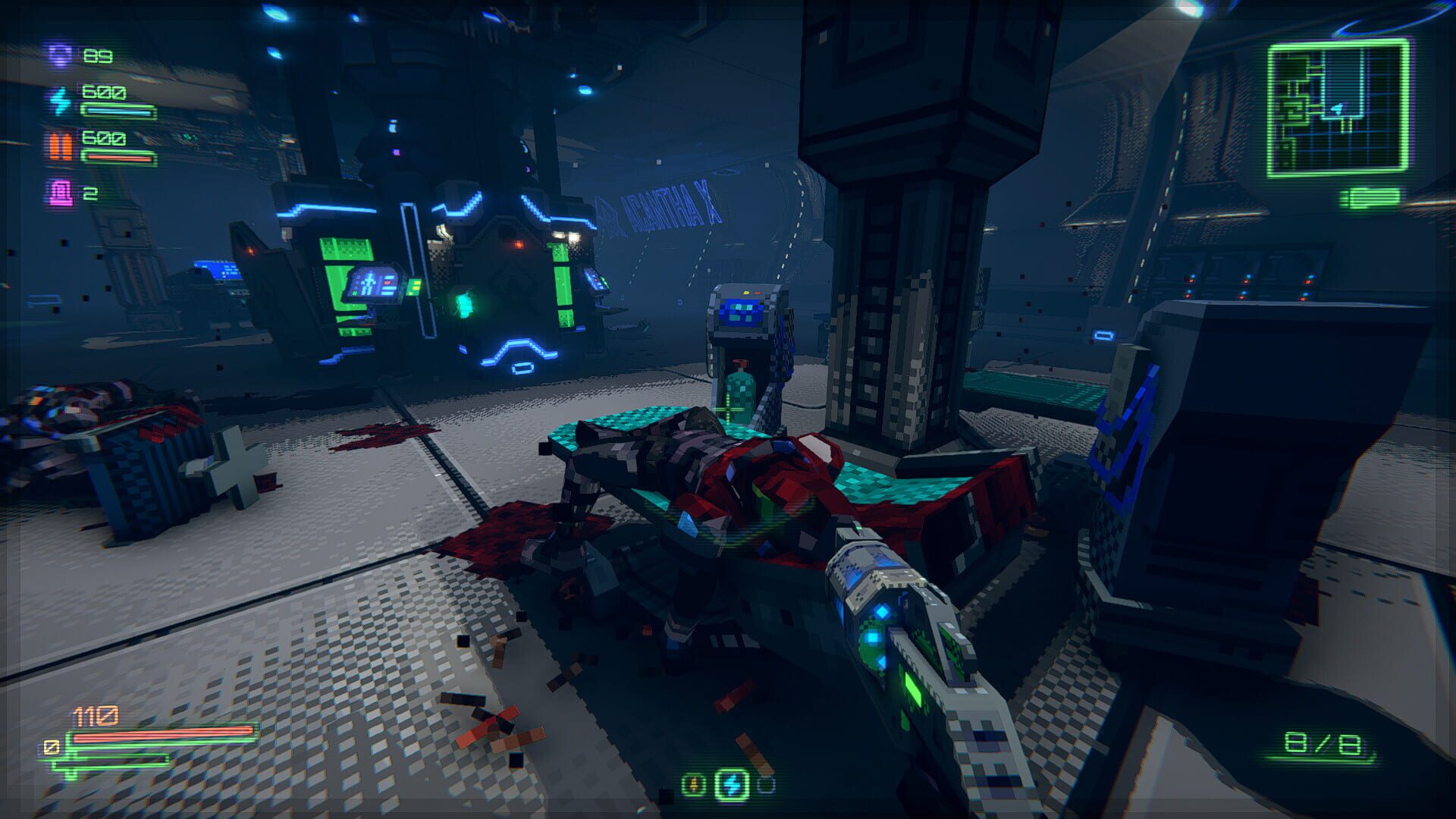The image size is (1456, 819).
Task: Switch to standard bullet ammunition mode
Action: click(x=692, y=783)
